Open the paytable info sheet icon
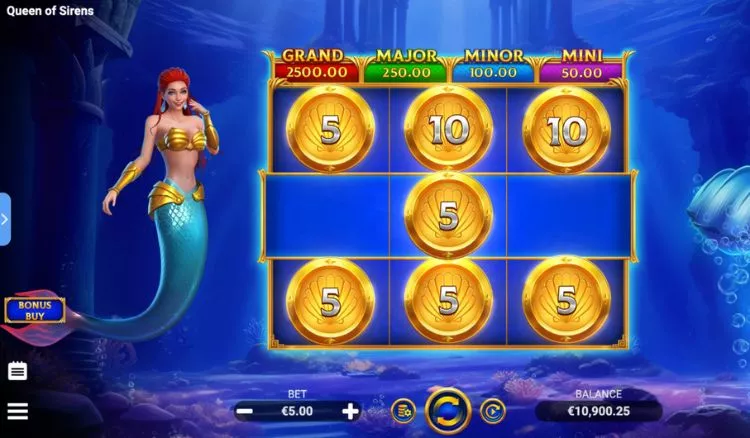The width and height of the screenshot is (750, 438). (x=17, y=371)
